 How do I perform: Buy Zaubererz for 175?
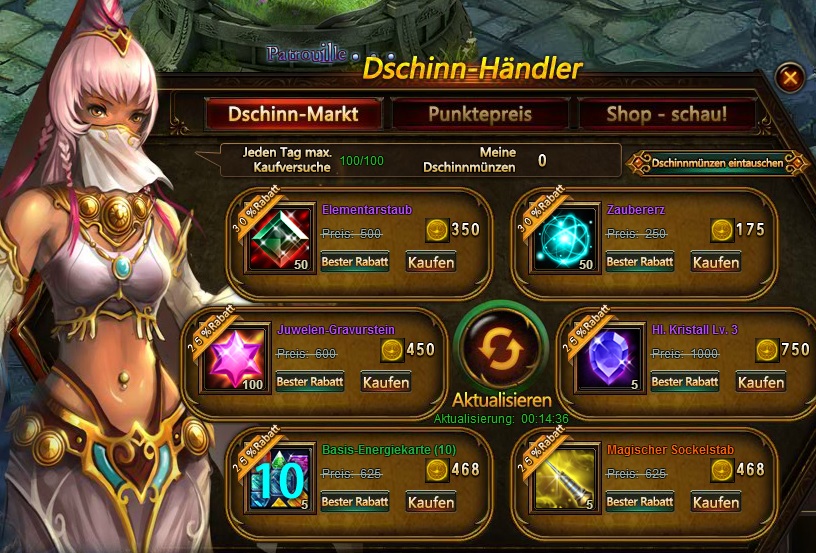click(x=716, y=262)
